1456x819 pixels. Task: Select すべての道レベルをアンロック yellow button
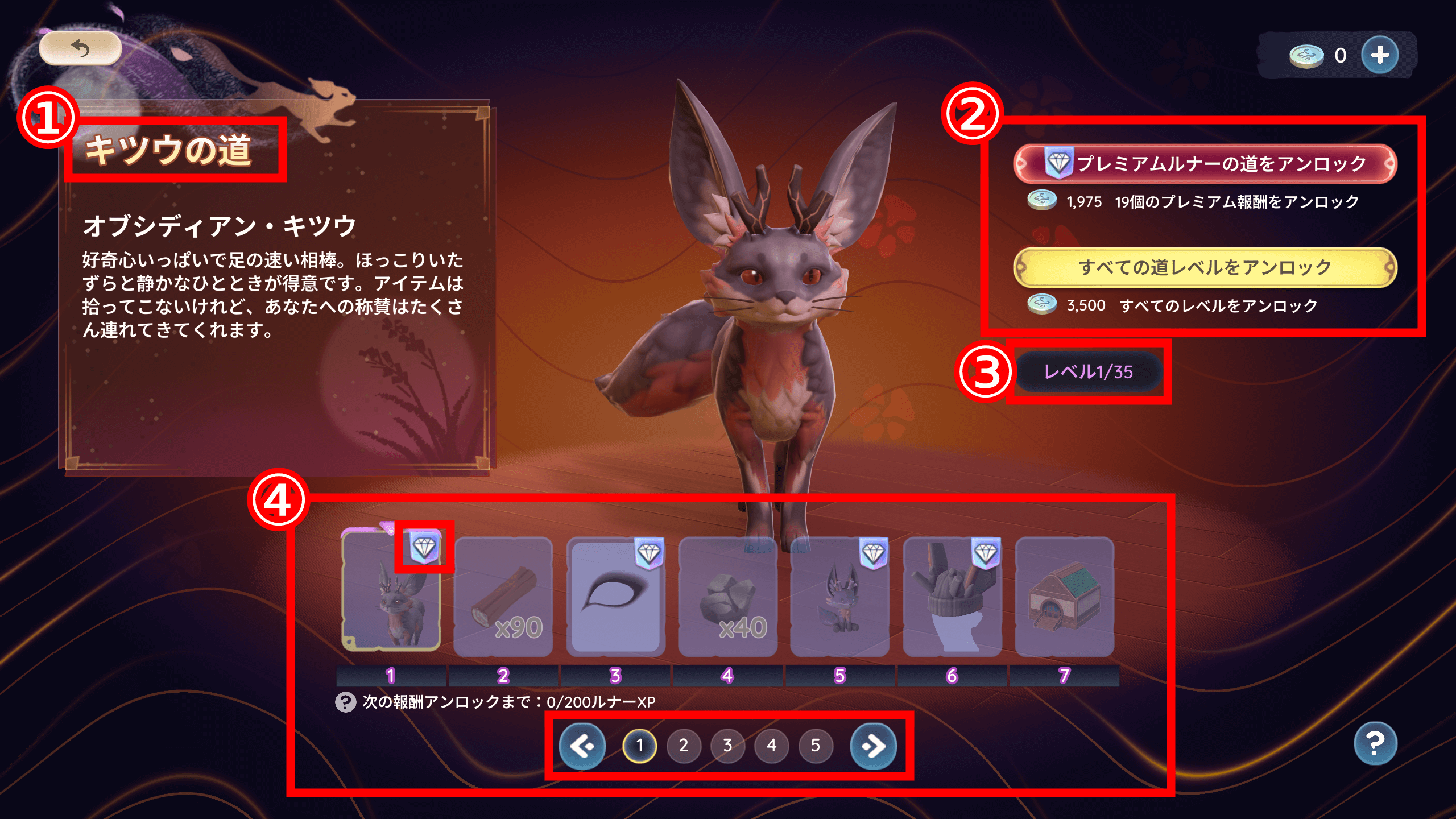point(1205,267)
